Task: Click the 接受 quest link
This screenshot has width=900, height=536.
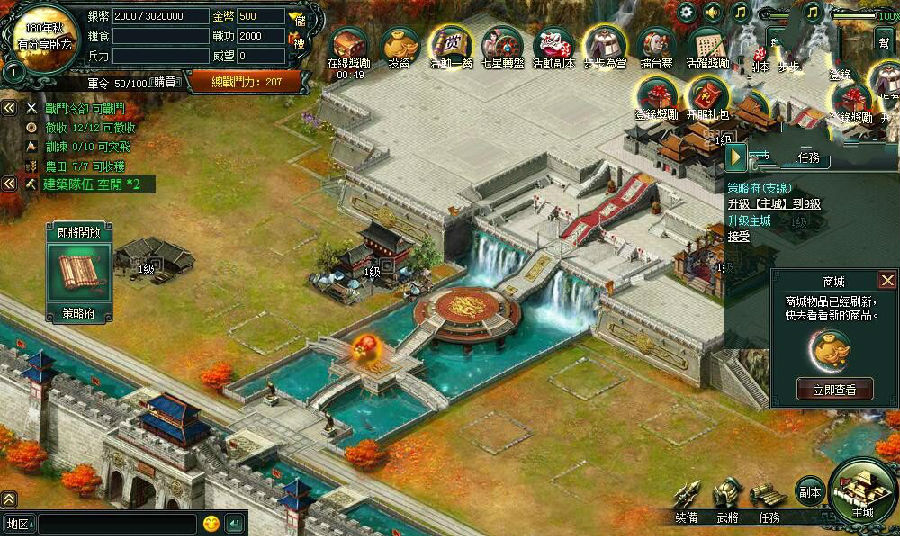Action: tap(739, 237)
